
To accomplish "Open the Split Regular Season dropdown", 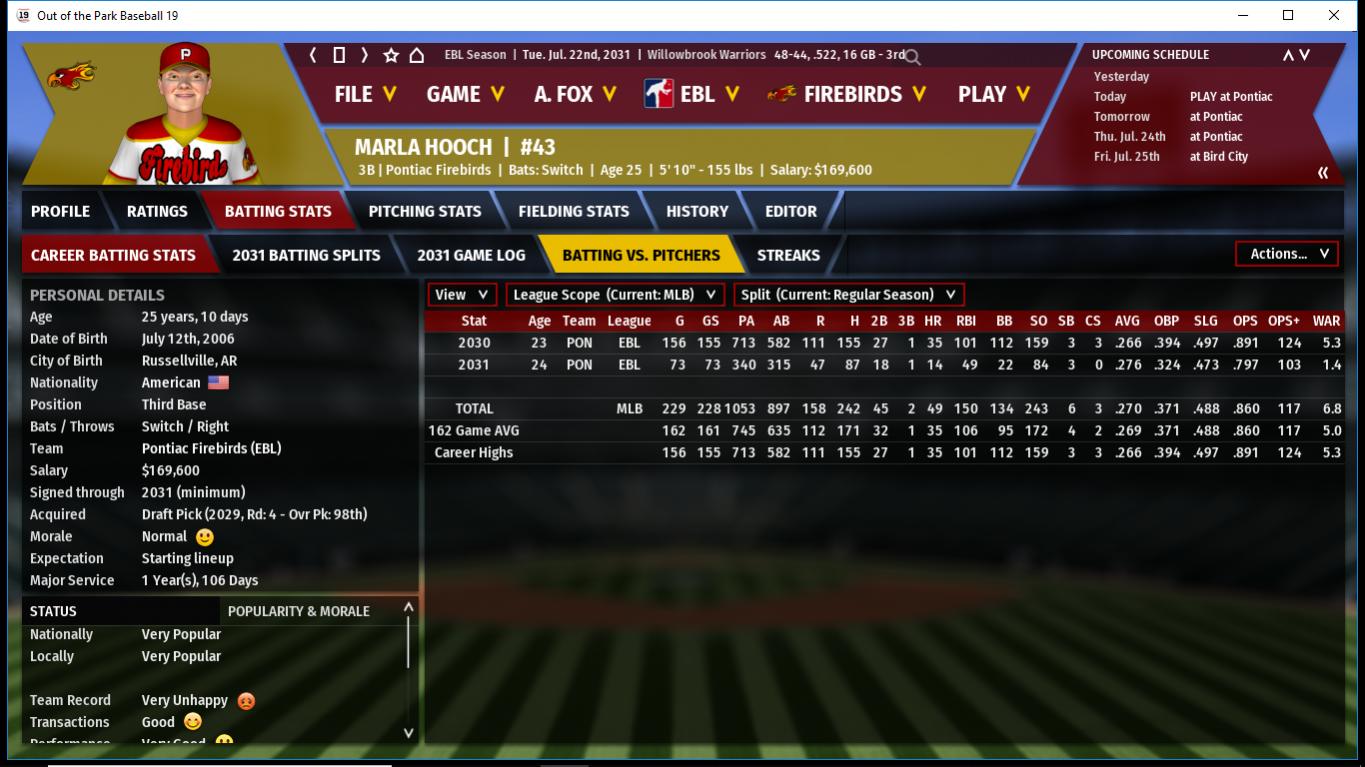I will coord(849,295).
